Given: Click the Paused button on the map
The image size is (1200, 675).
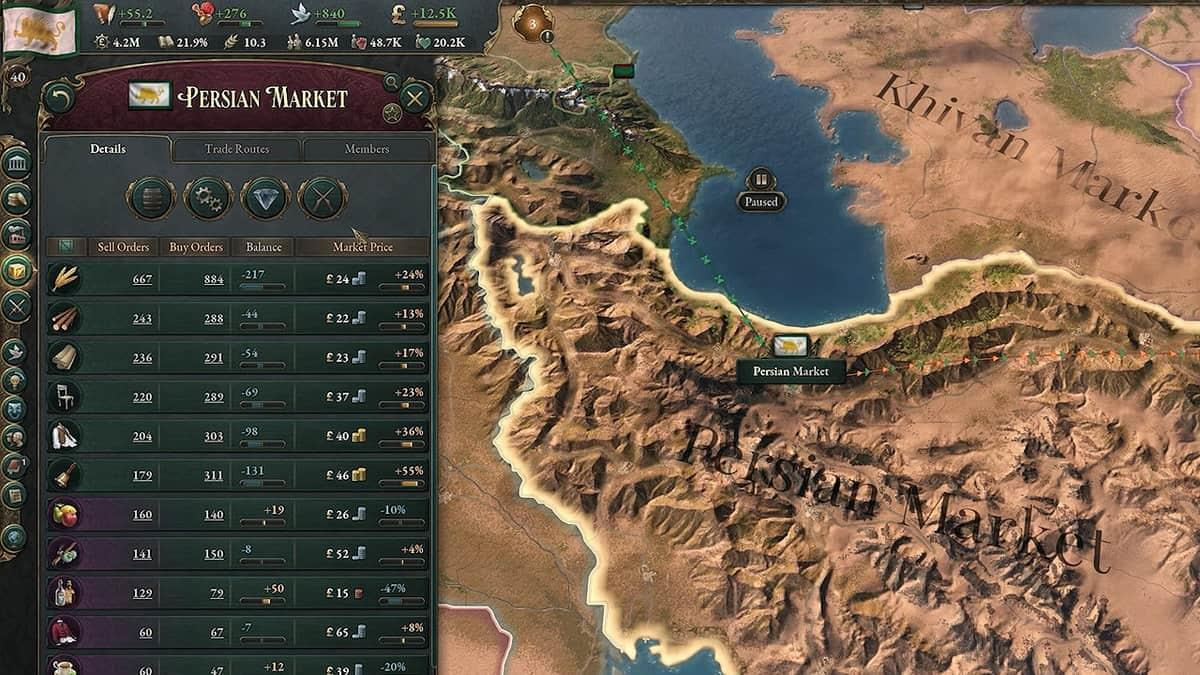Looking at the screenshot, I should pos(761,201).
